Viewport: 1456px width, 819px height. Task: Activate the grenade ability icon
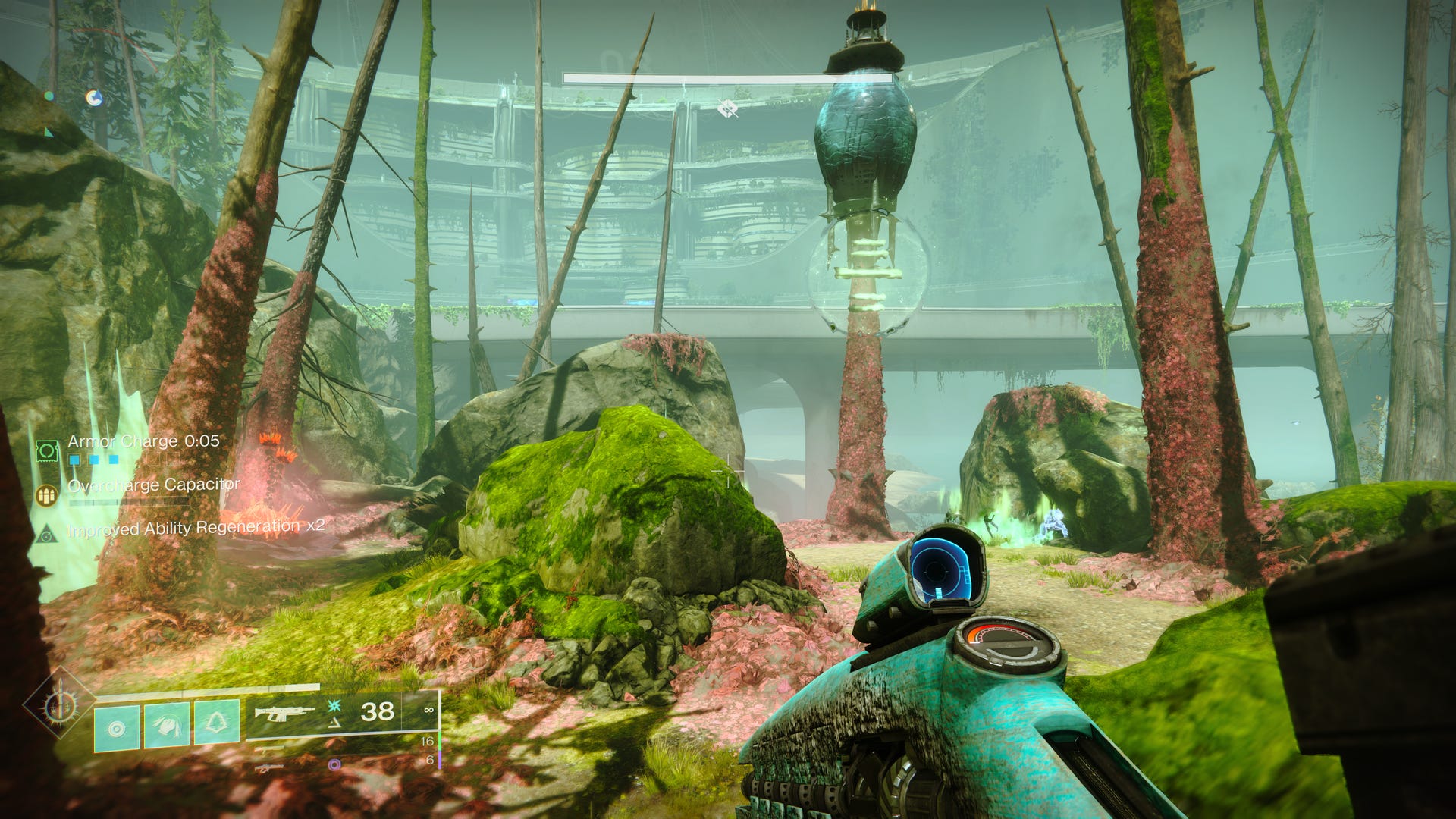[x=116, y=728]
